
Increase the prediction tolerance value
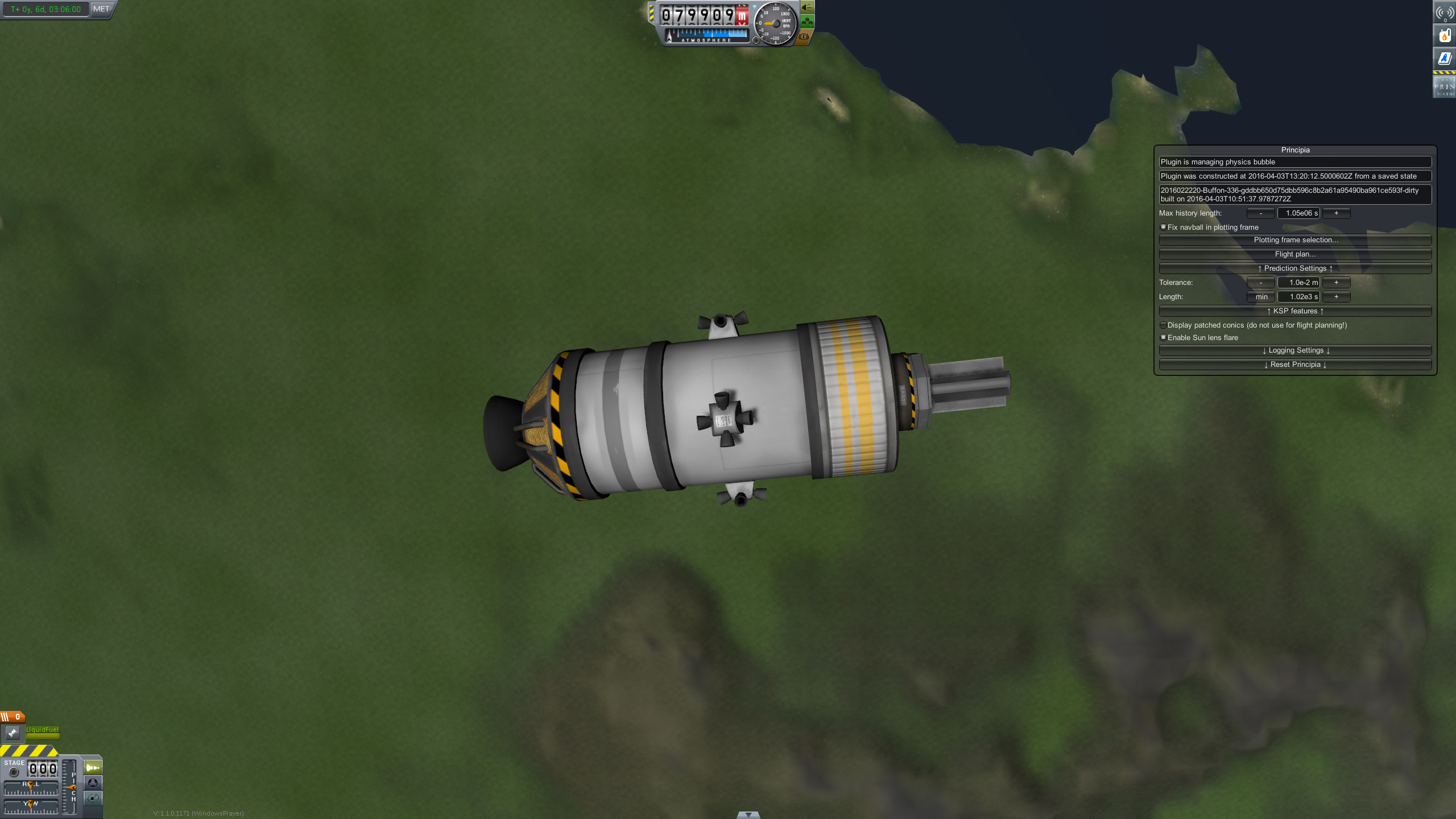click(1336, 283)
